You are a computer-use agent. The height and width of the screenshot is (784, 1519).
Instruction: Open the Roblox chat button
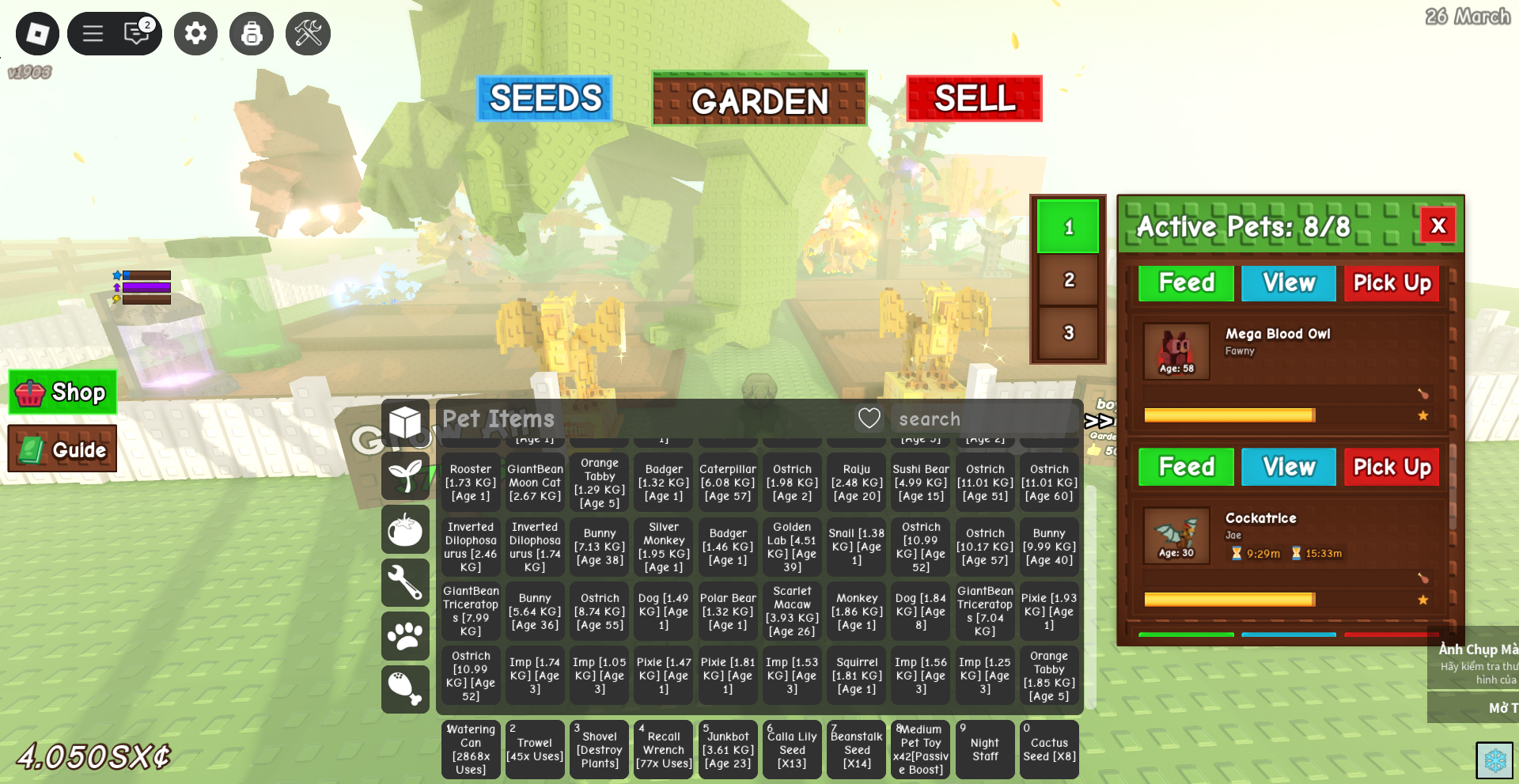[137, 33]
